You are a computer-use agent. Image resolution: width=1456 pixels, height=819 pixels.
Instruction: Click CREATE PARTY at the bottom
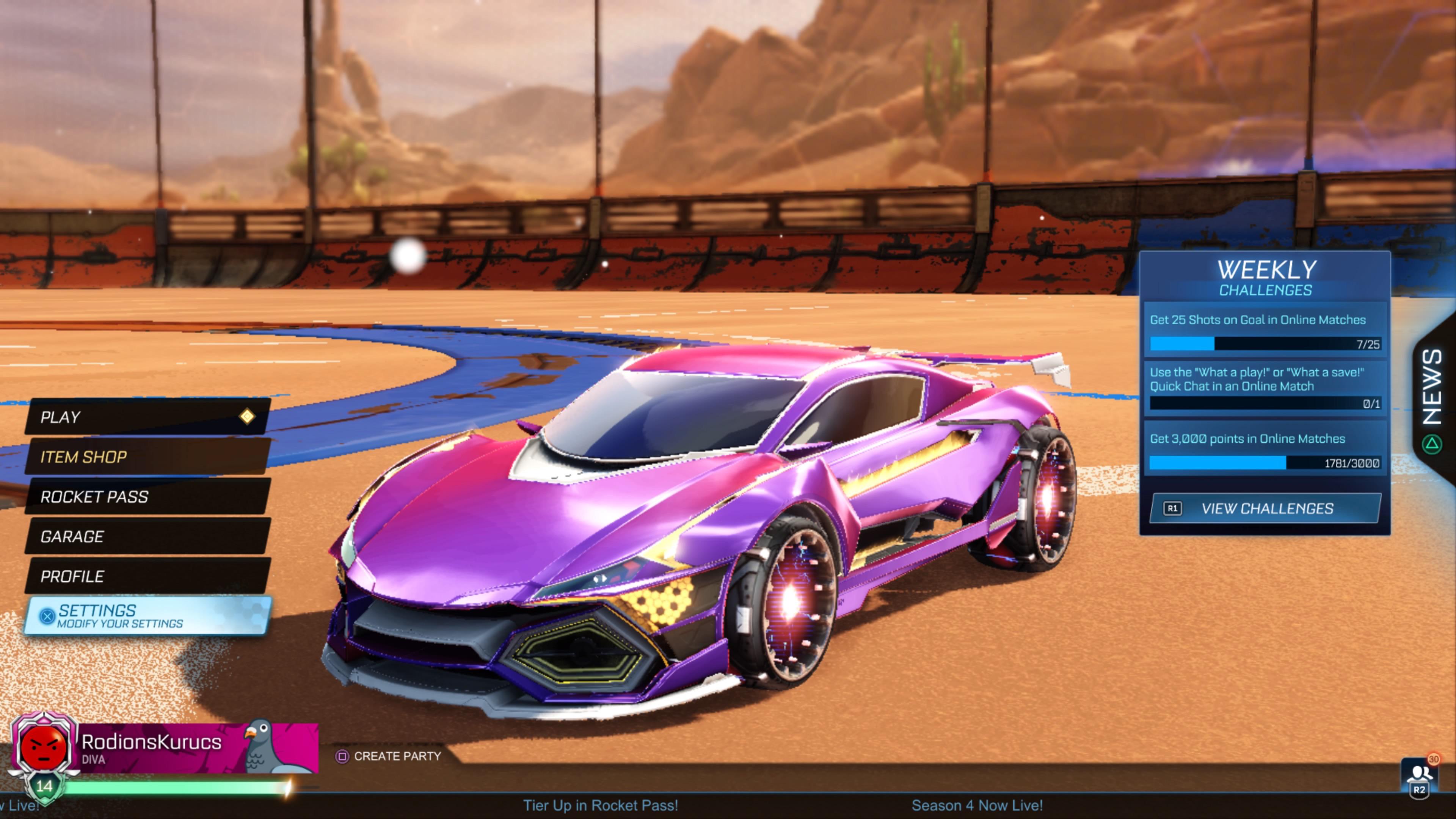pyautogui.click(x=397, y=757)
